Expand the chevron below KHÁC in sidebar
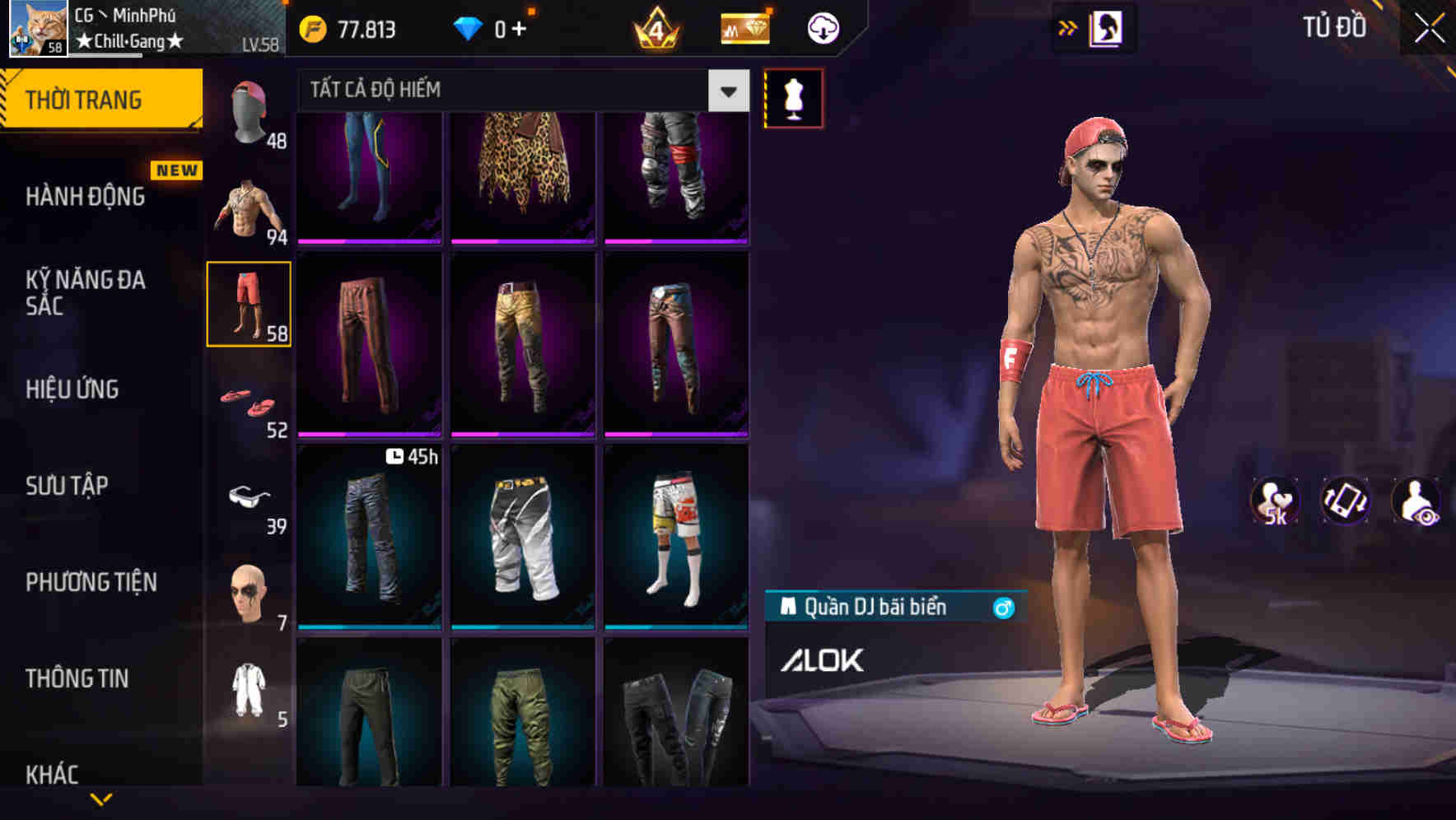1456x820 pixels. (100, 799)
